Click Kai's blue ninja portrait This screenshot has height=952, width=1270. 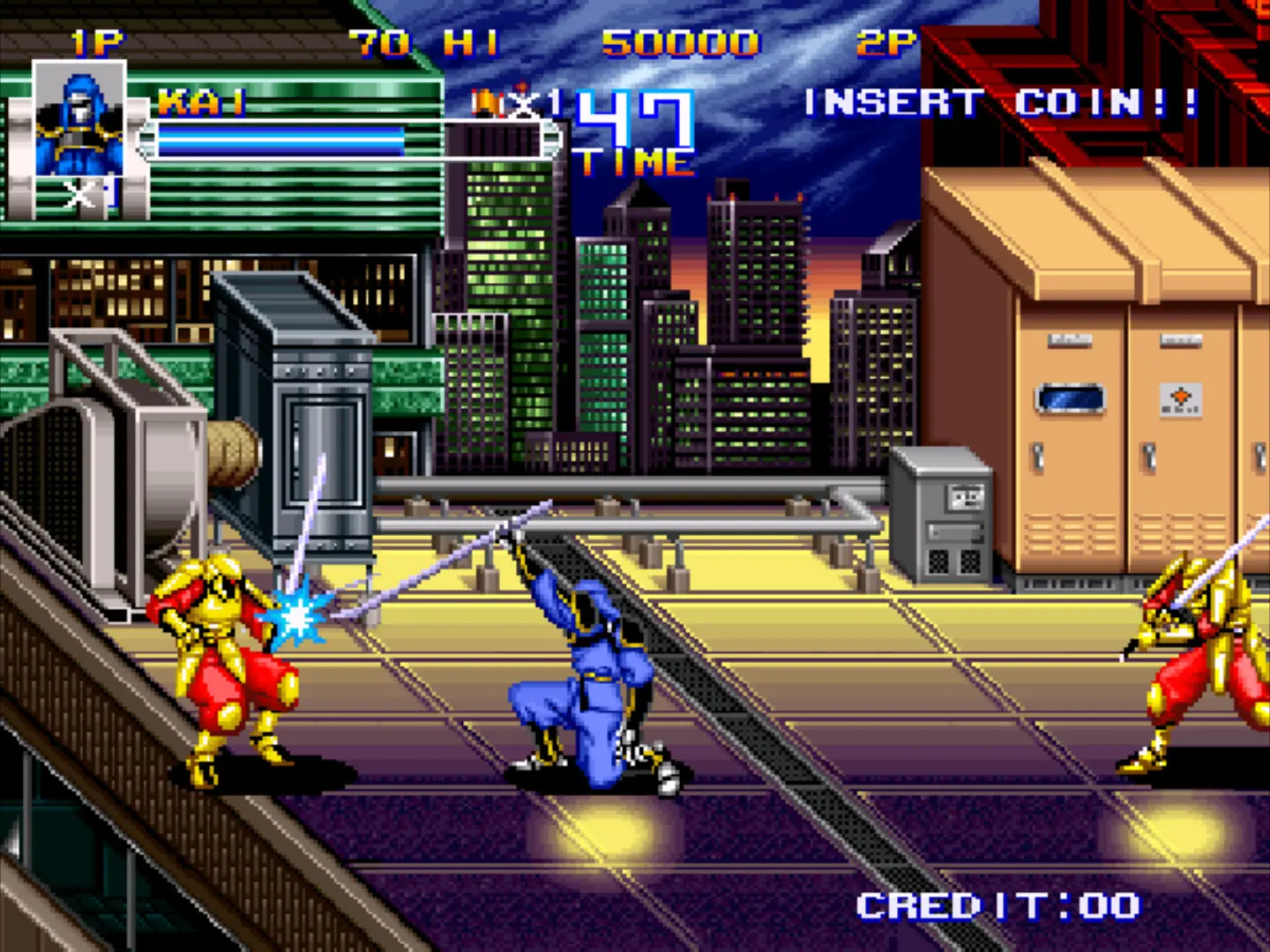click(79, 121)
